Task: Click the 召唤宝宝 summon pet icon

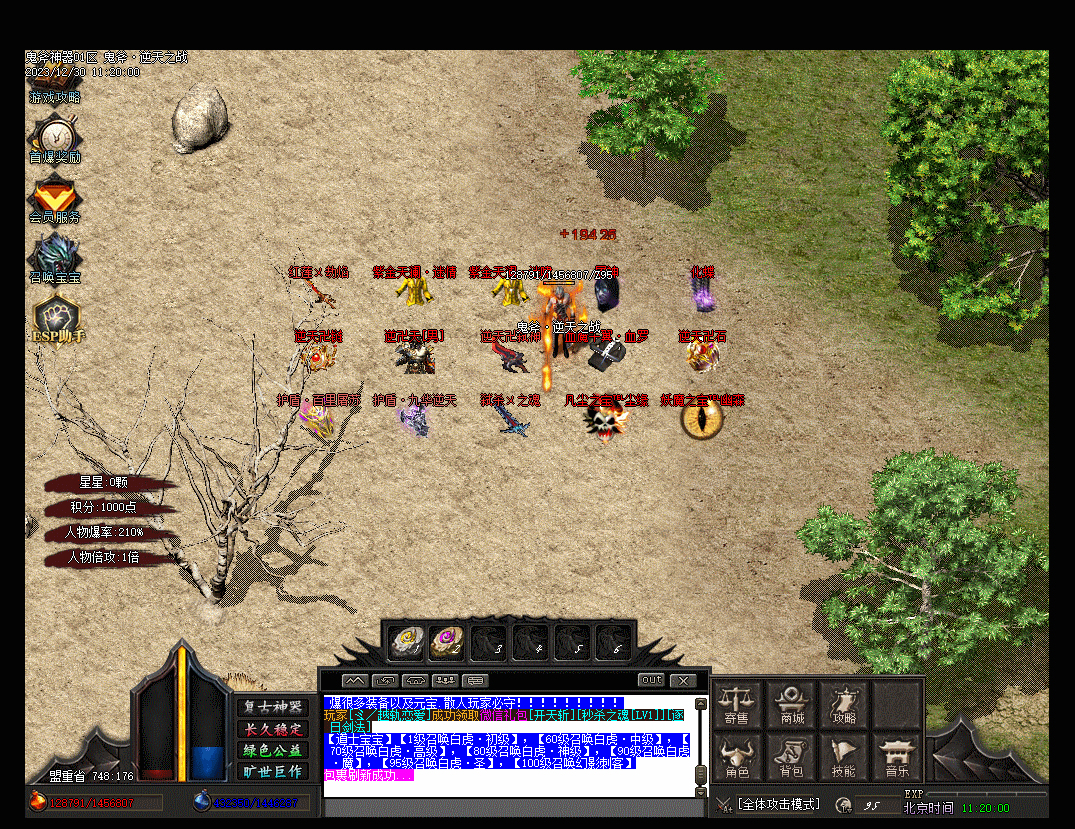Action: point(54,257)
